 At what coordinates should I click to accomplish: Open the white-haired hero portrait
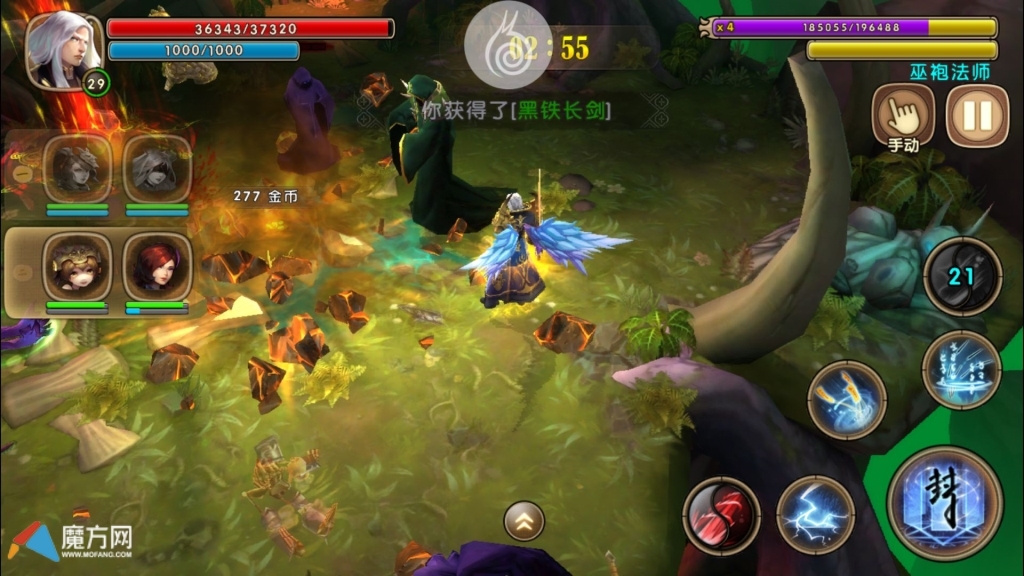tap(62, 50)
